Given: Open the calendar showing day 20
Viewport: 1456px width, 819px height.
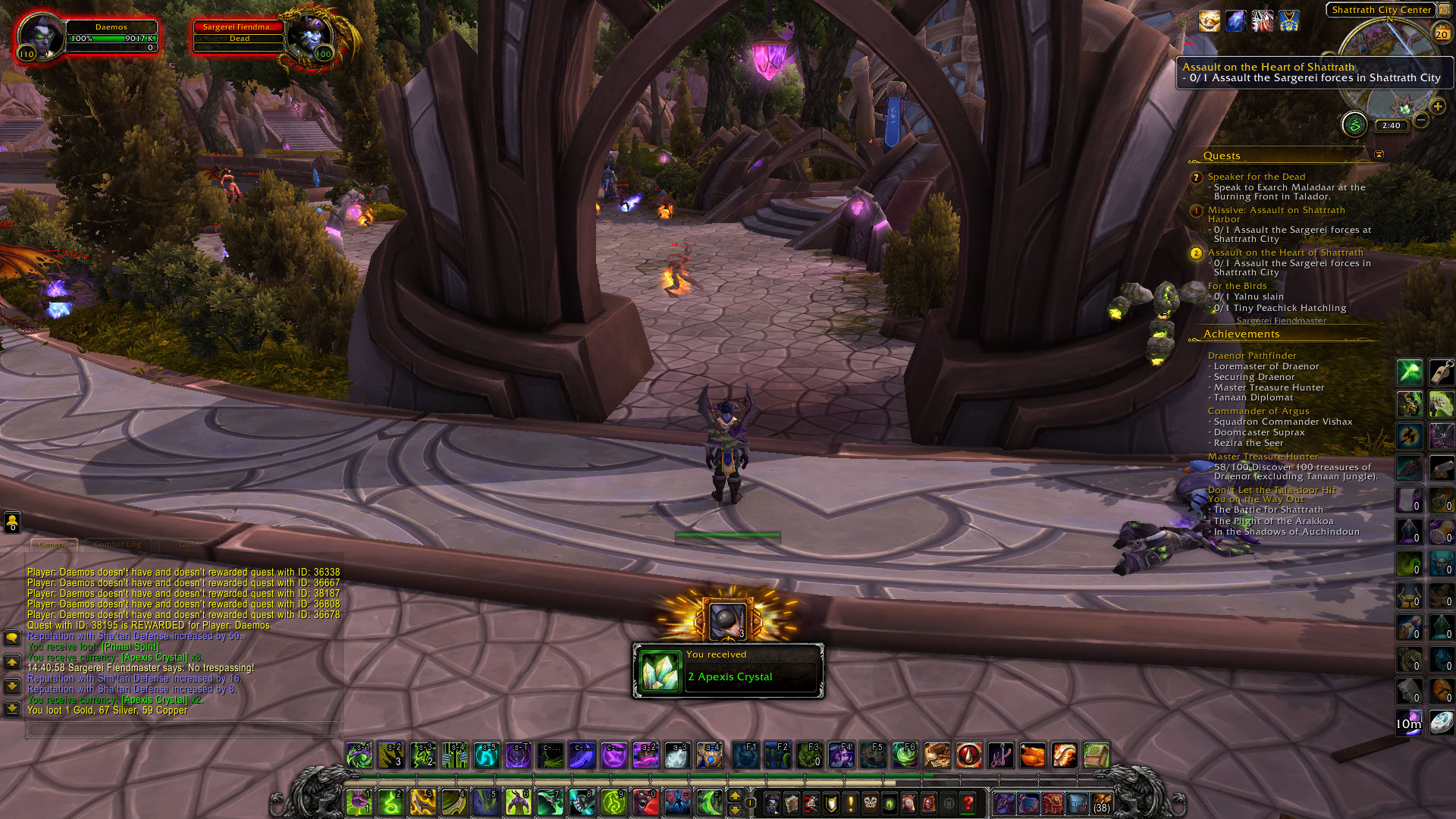Looking at the screenshot, I should coord(1442,33).
